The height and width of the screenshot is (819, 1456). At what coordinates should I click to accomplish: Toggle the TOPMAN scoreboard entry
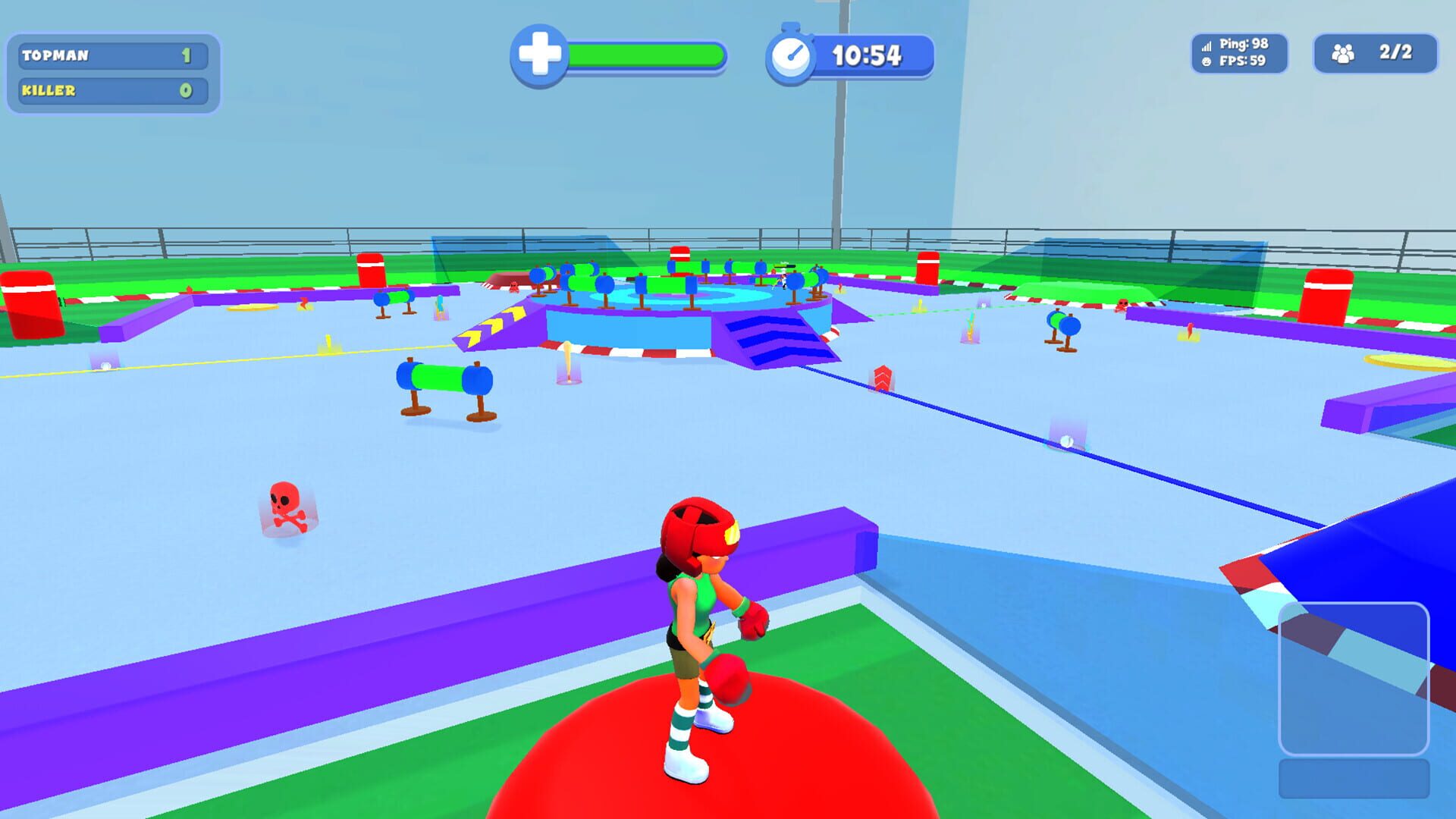click(x=112, y=55)
